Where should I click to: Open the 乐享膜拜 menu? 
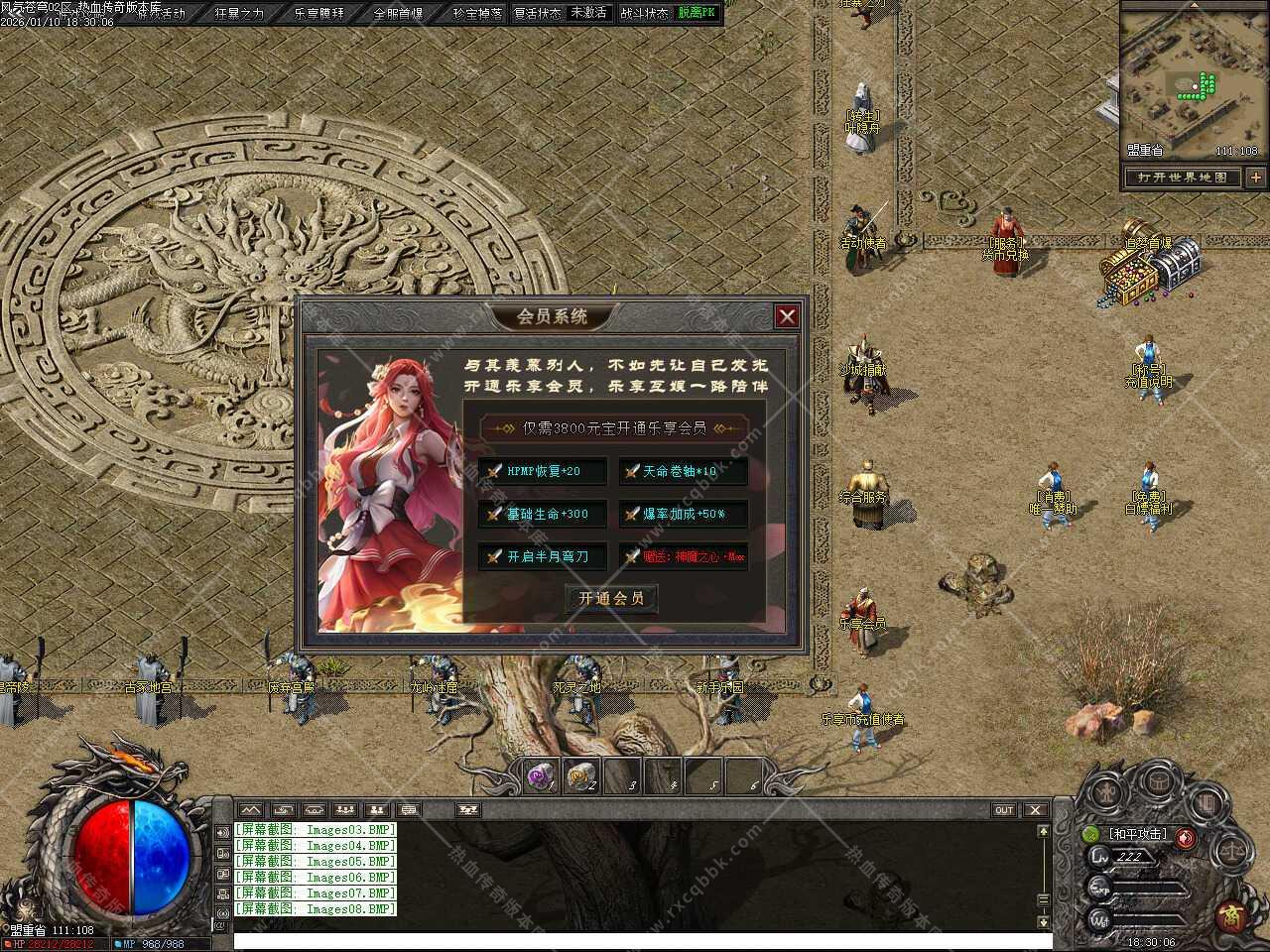[319, 14]
